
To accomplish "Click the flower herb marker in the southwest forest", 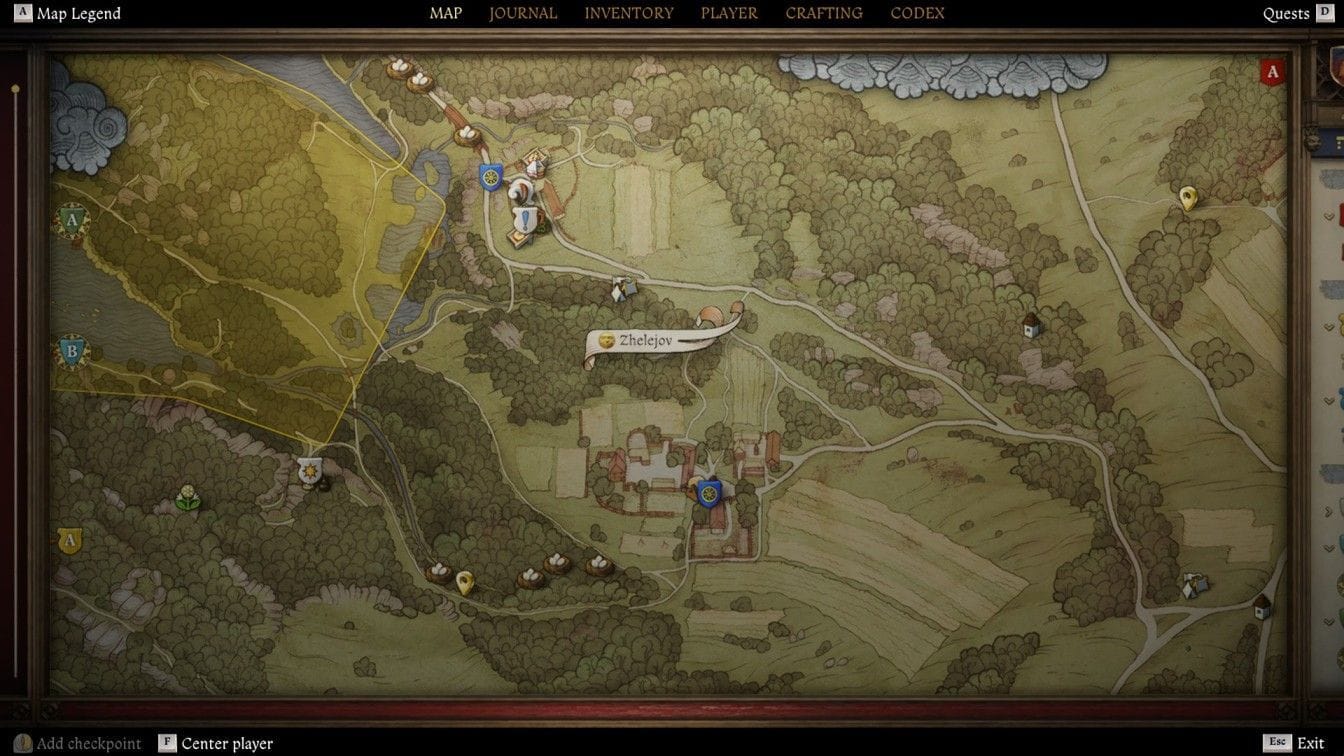I will coord(186,494).
